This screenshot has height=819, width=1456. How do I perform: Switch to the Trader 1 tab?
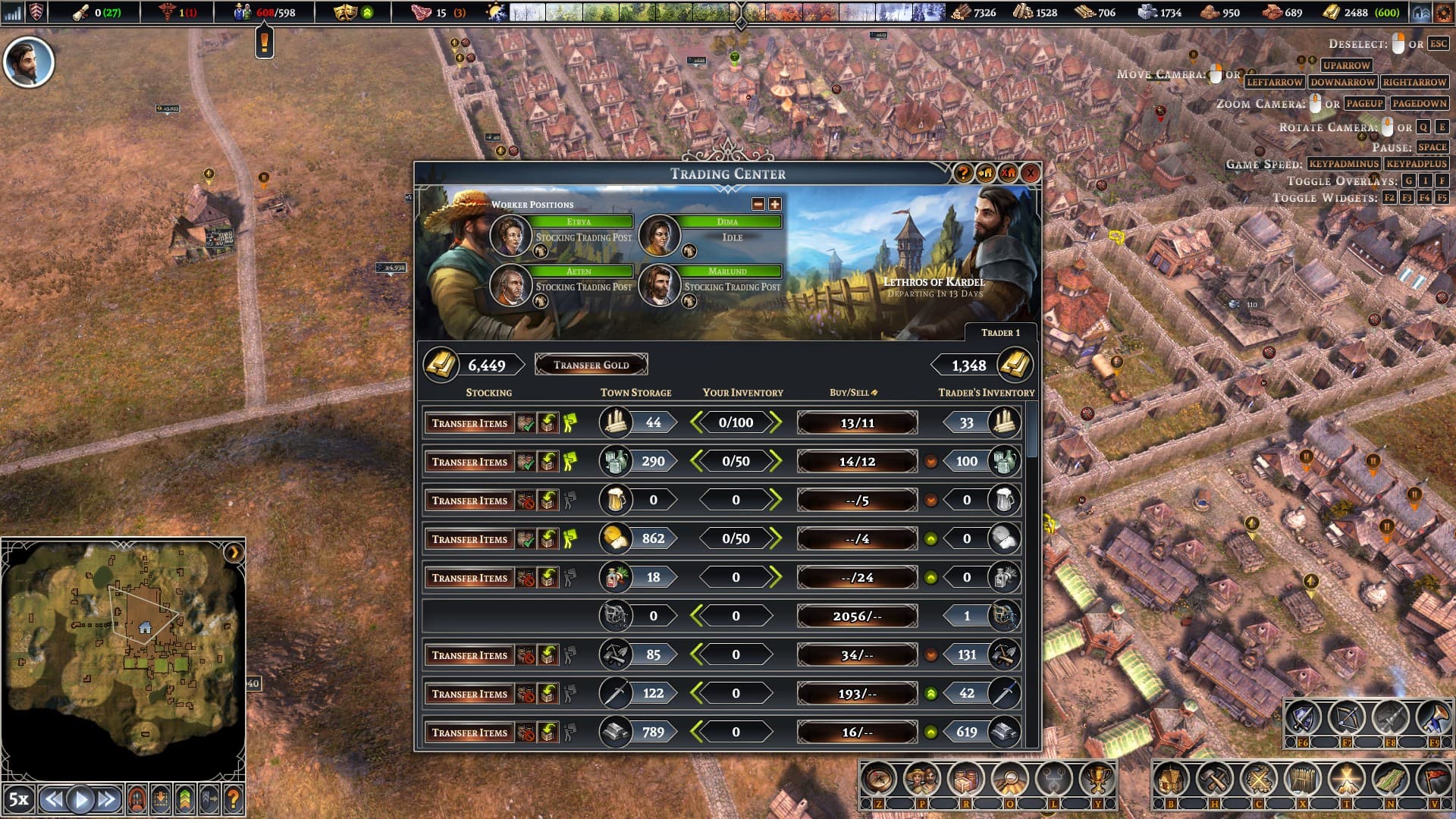pos(1000,333)
